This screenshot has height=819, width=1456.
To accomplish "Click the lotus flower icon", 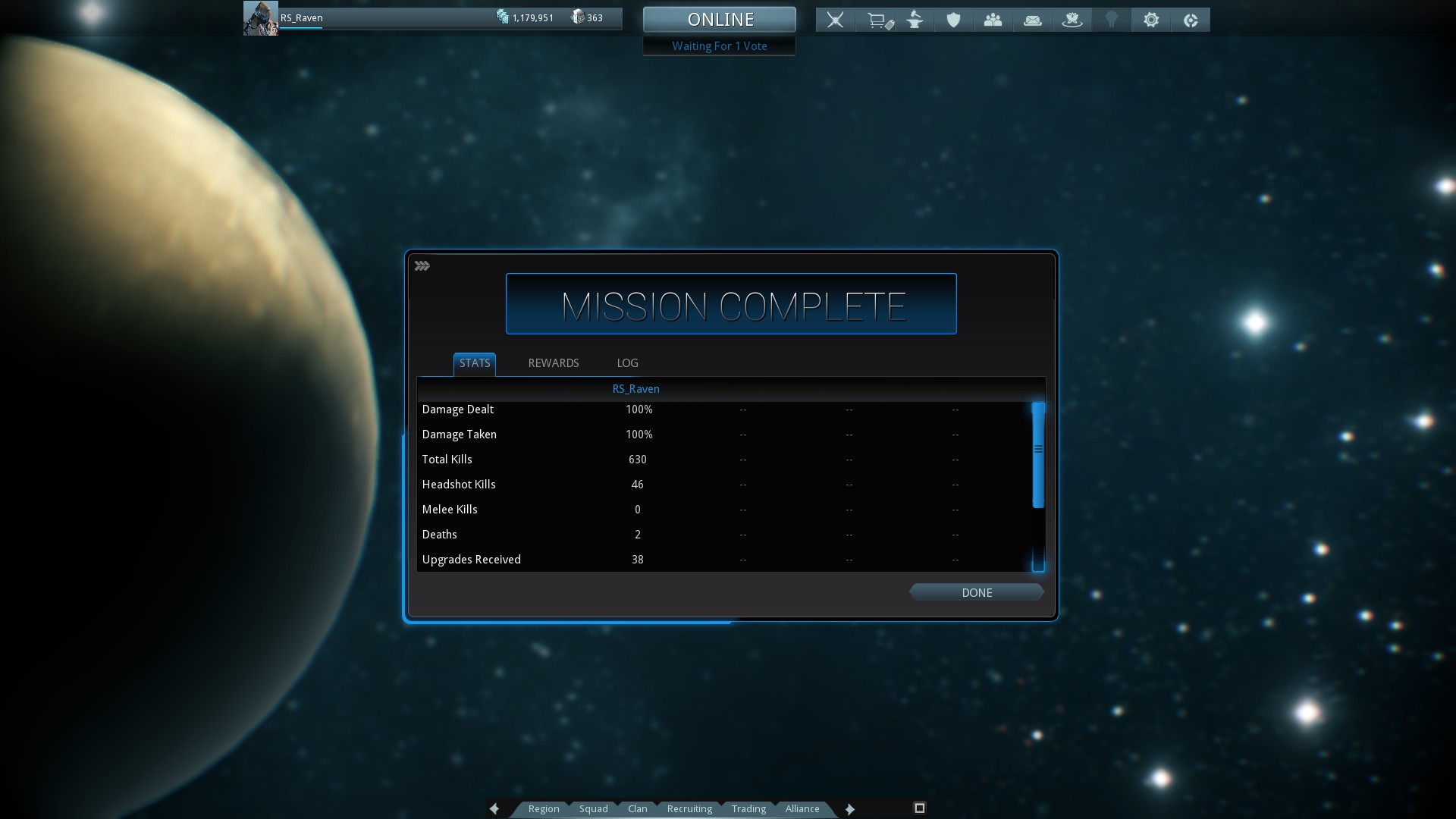I will pos(1072,20).
